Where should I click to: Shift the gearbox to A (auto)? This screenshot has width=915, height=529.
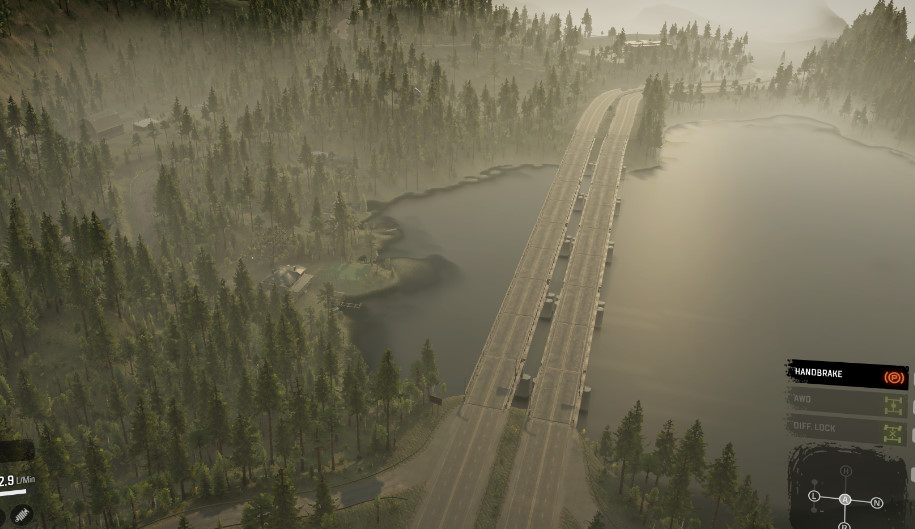click(x=845, y=499)
